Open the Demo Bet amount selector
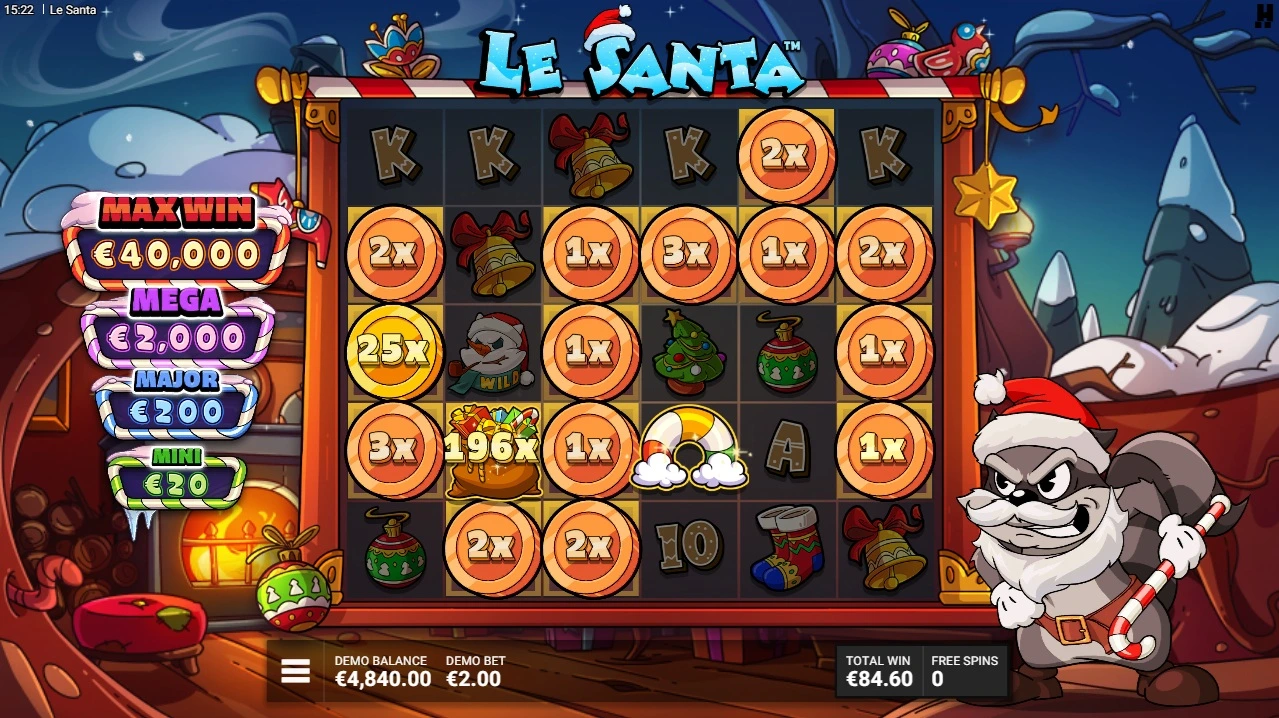Image resolution: width=1279 pixels, height=718 pixels. (x=474, y=672)
